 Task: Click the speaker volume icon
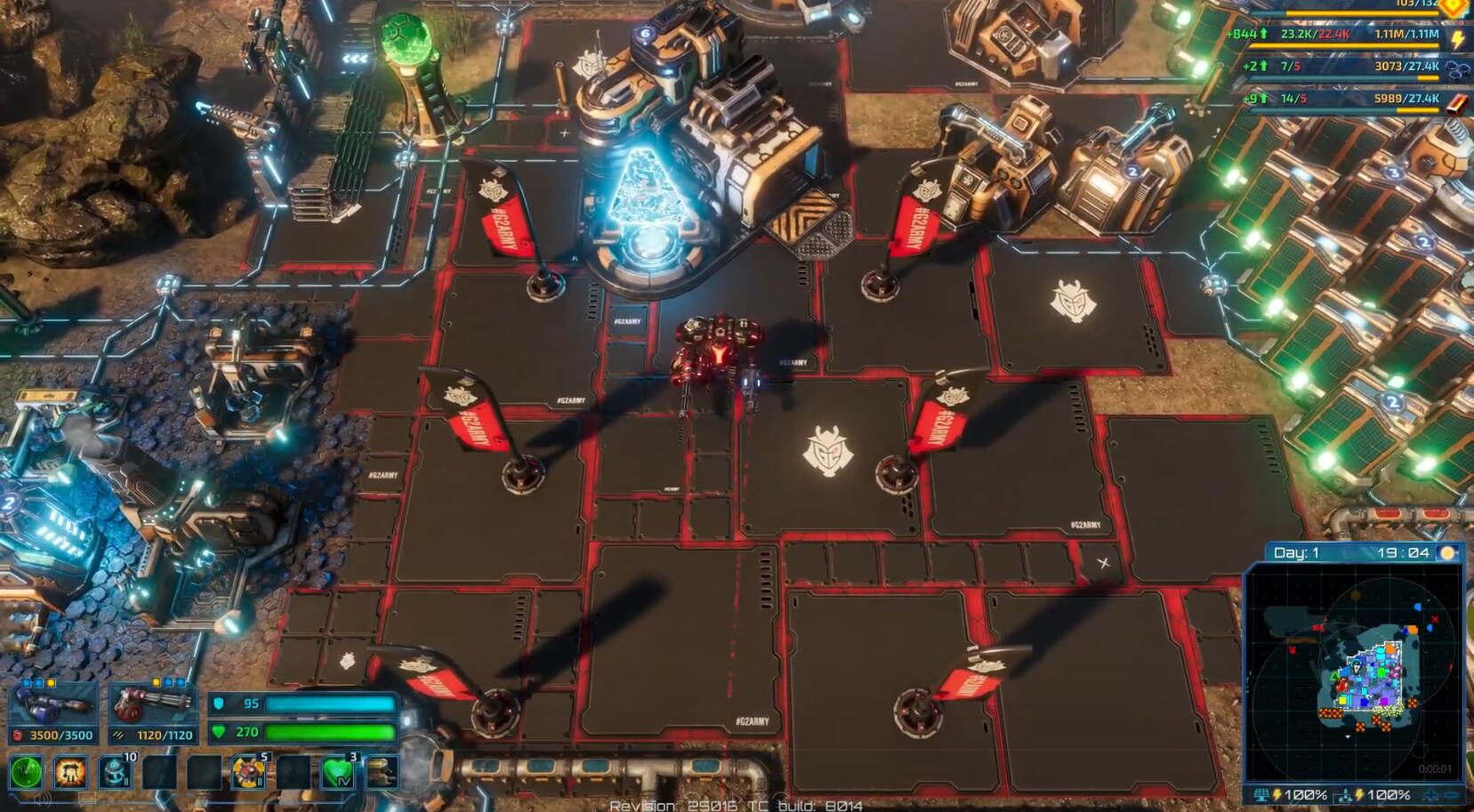42,799
